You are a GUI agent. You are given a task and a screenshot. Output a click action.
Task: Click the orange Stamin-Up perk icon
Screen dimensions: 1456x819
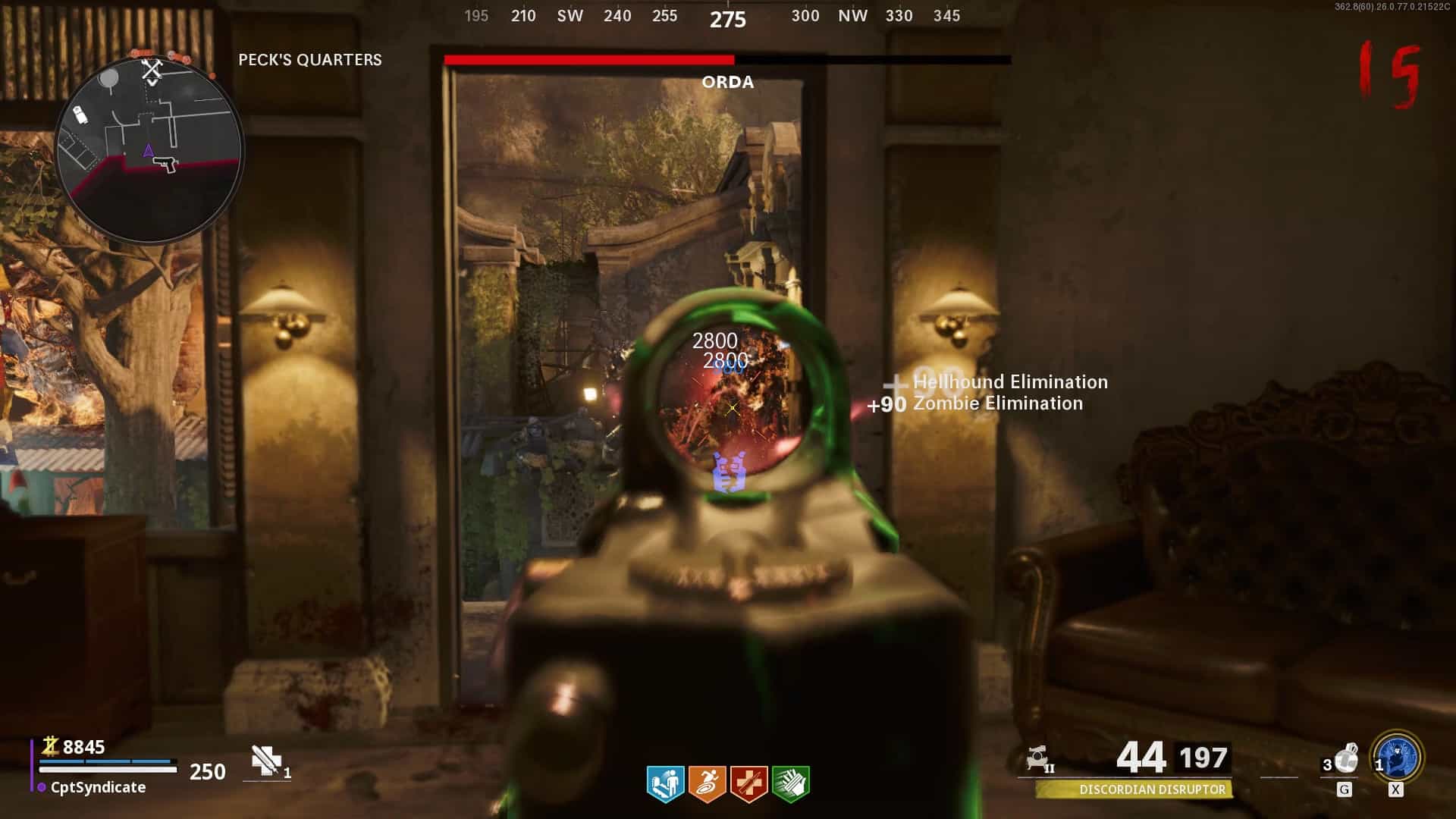click(x=707, y=783)
